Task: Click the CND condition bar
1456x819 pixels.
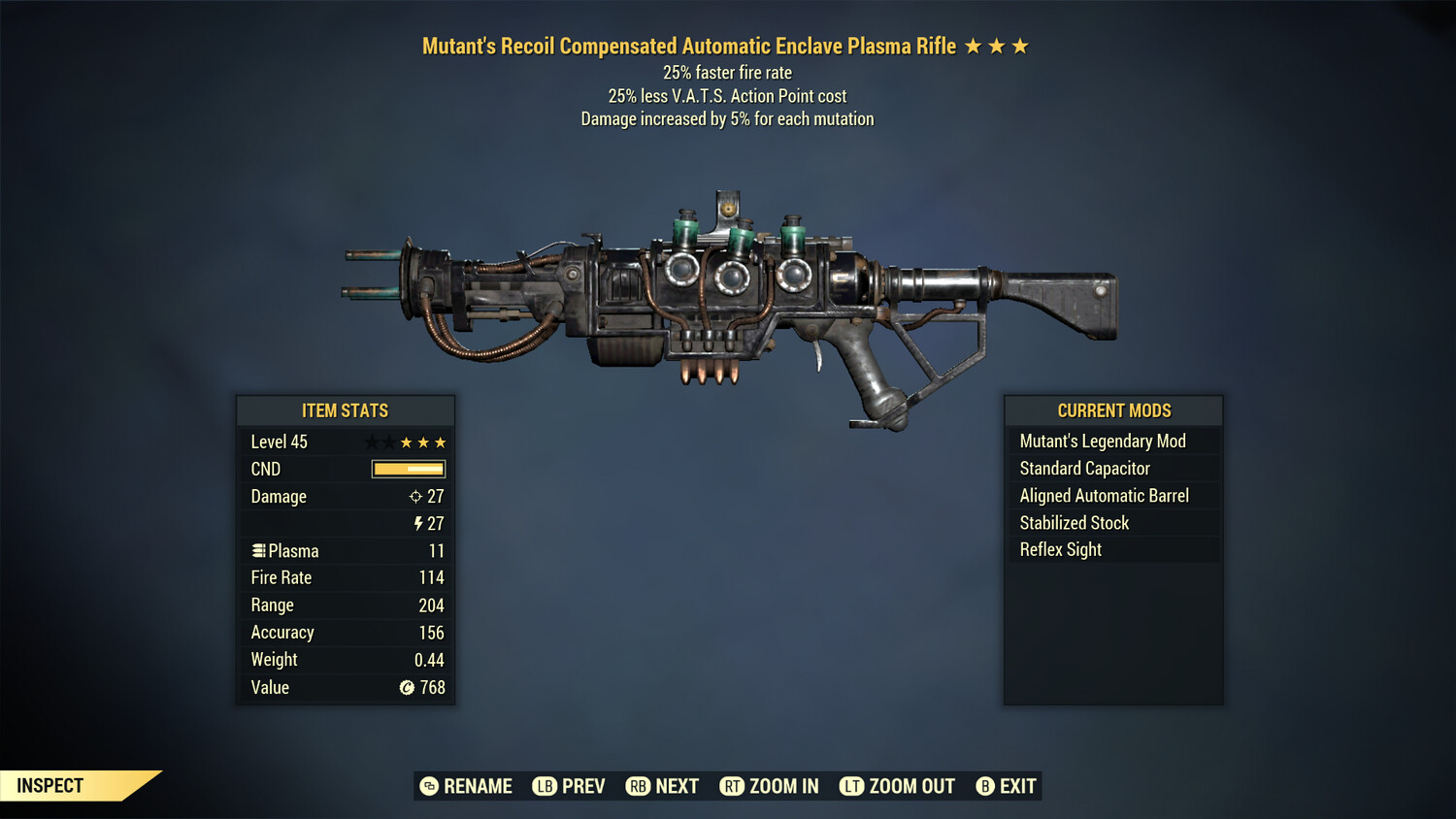Action: point(407,469)
